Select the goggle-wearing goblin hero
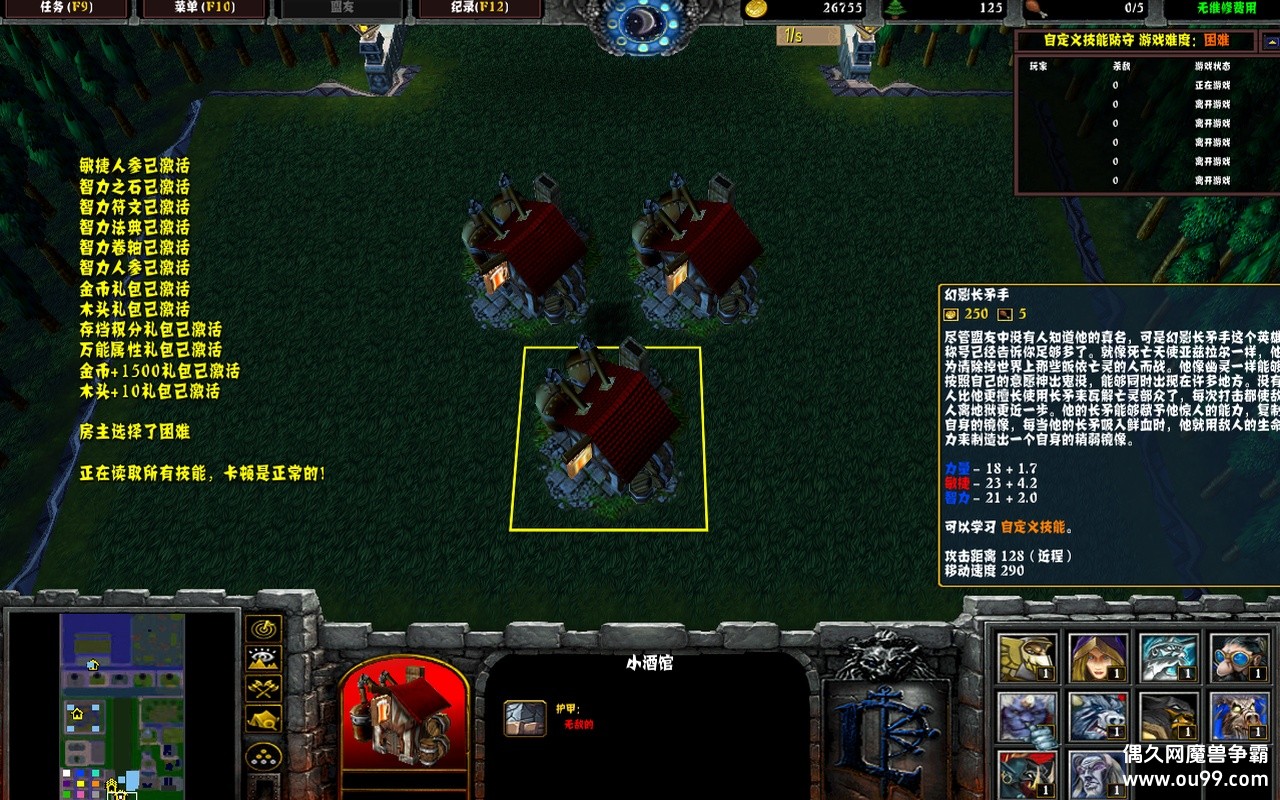This screenshot has height=800, width=1280. (x=1240, y=658)
